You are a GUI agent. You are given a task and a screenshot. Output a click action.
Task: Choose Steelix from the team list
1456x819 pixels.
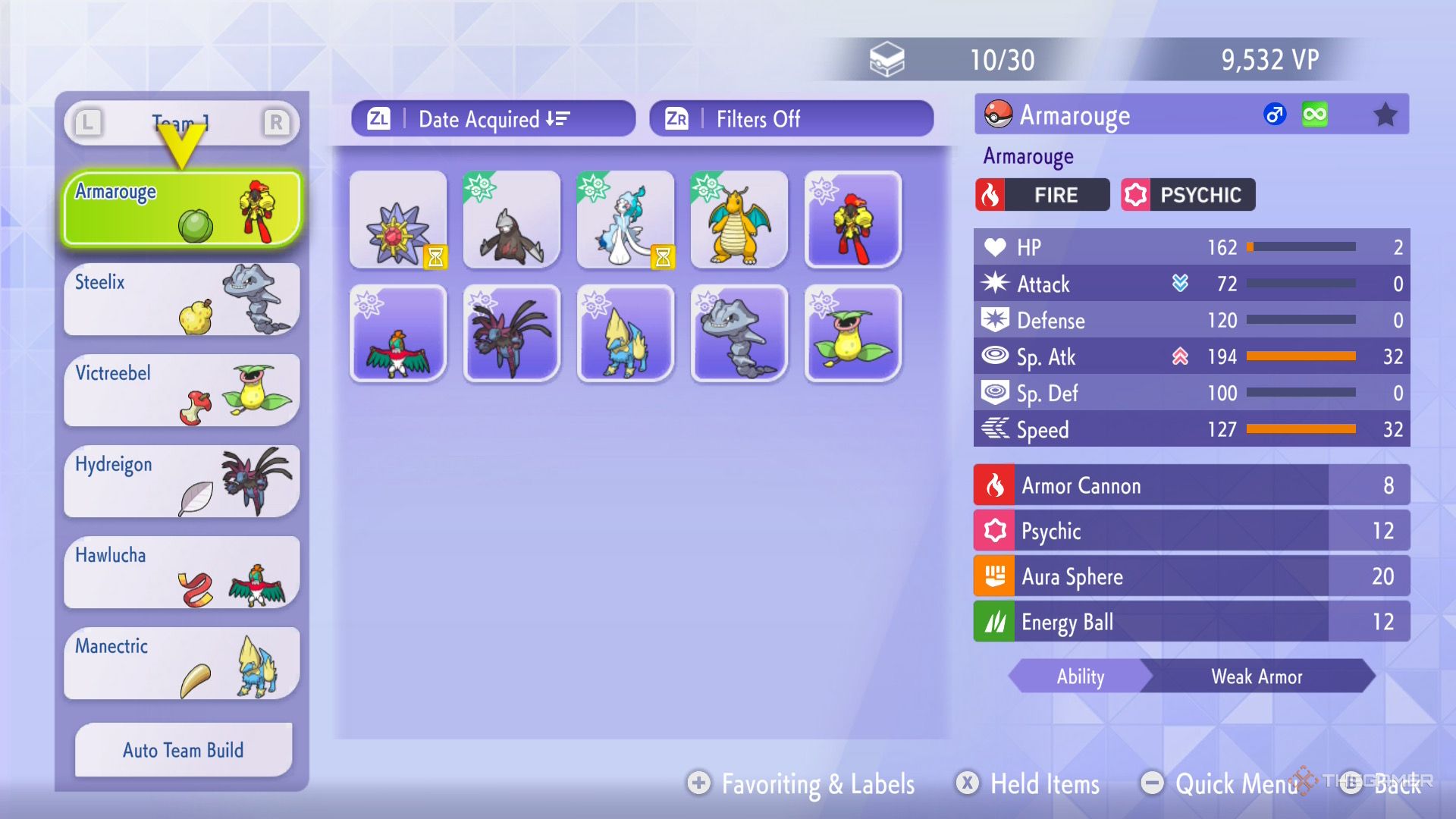click(x=182, y=300)
